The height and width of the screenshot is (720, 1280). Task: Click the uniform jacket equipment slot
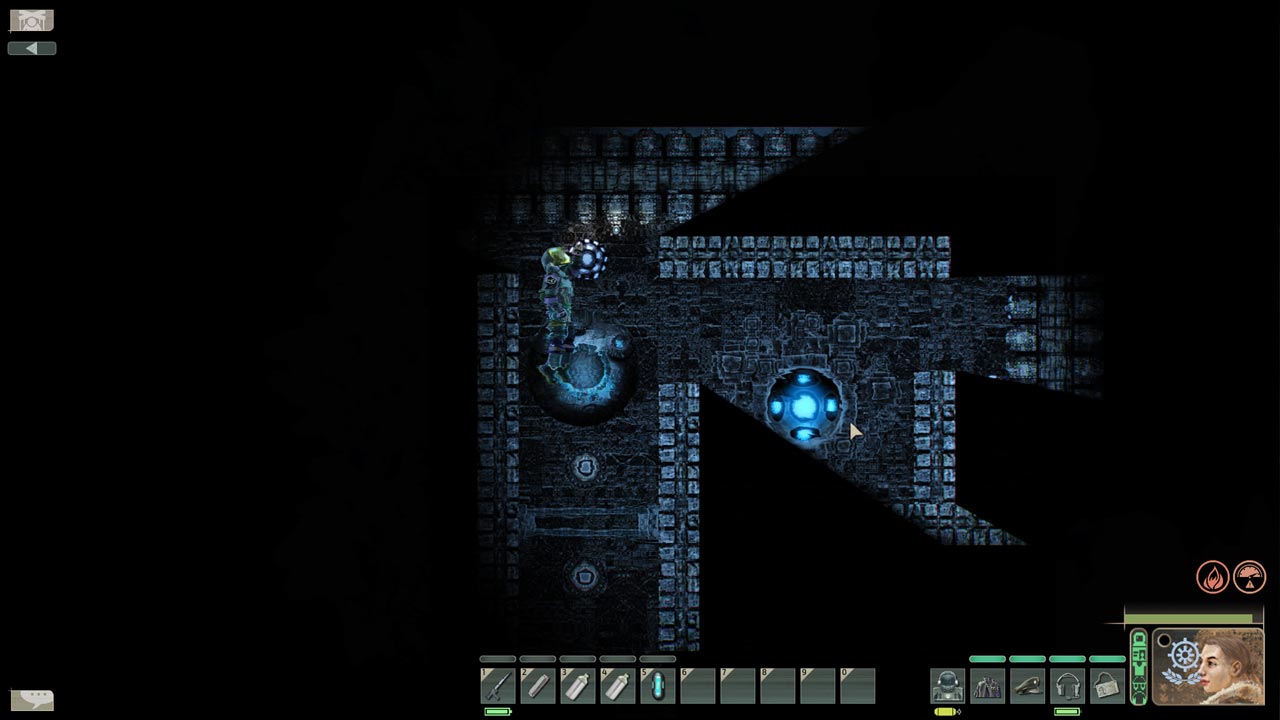point(987,686)
